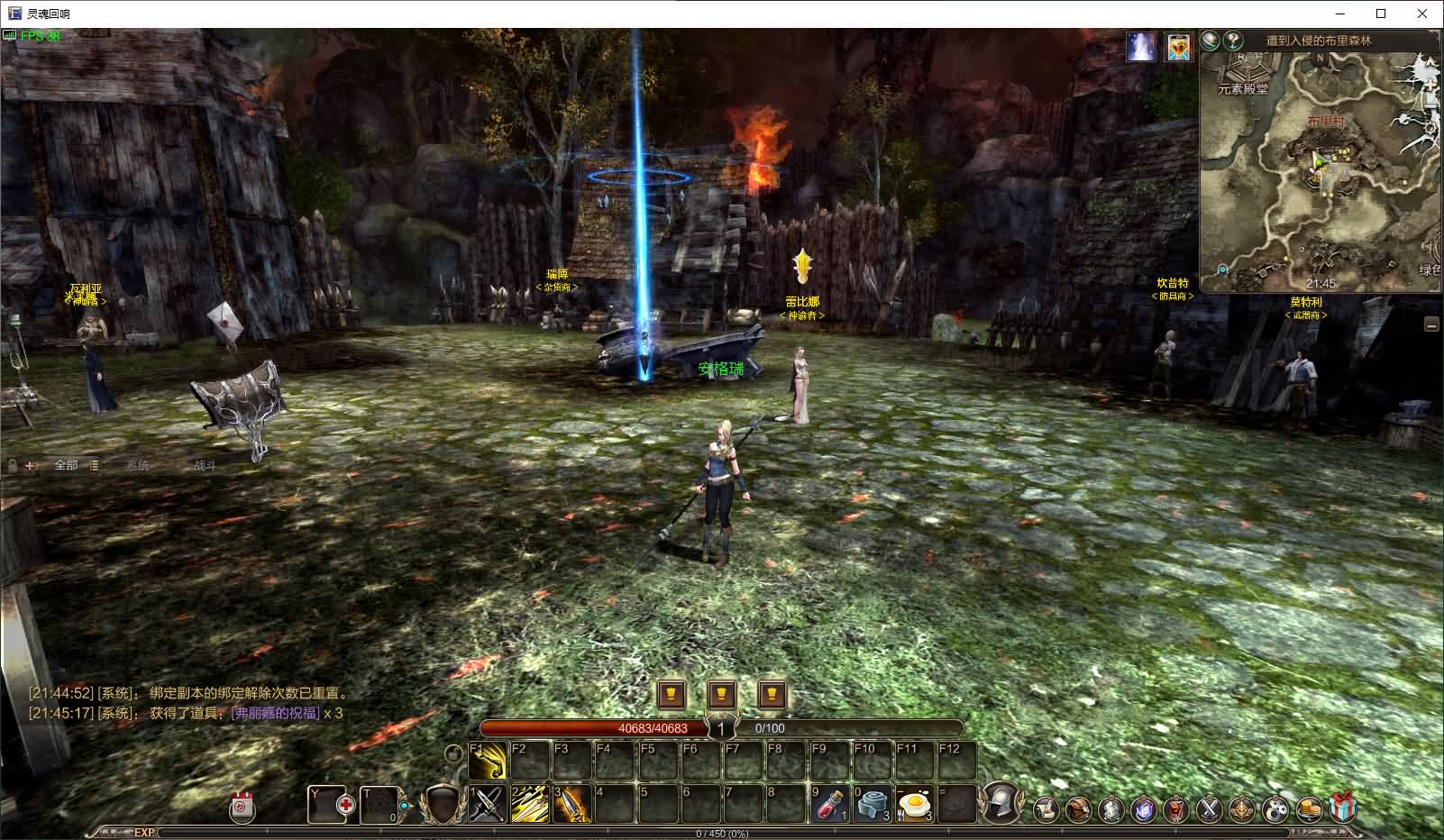This screenshot has width=1444, height=840.
Task: Activate the yellow lightning strike skill
Action: click(x=530, y=804)
